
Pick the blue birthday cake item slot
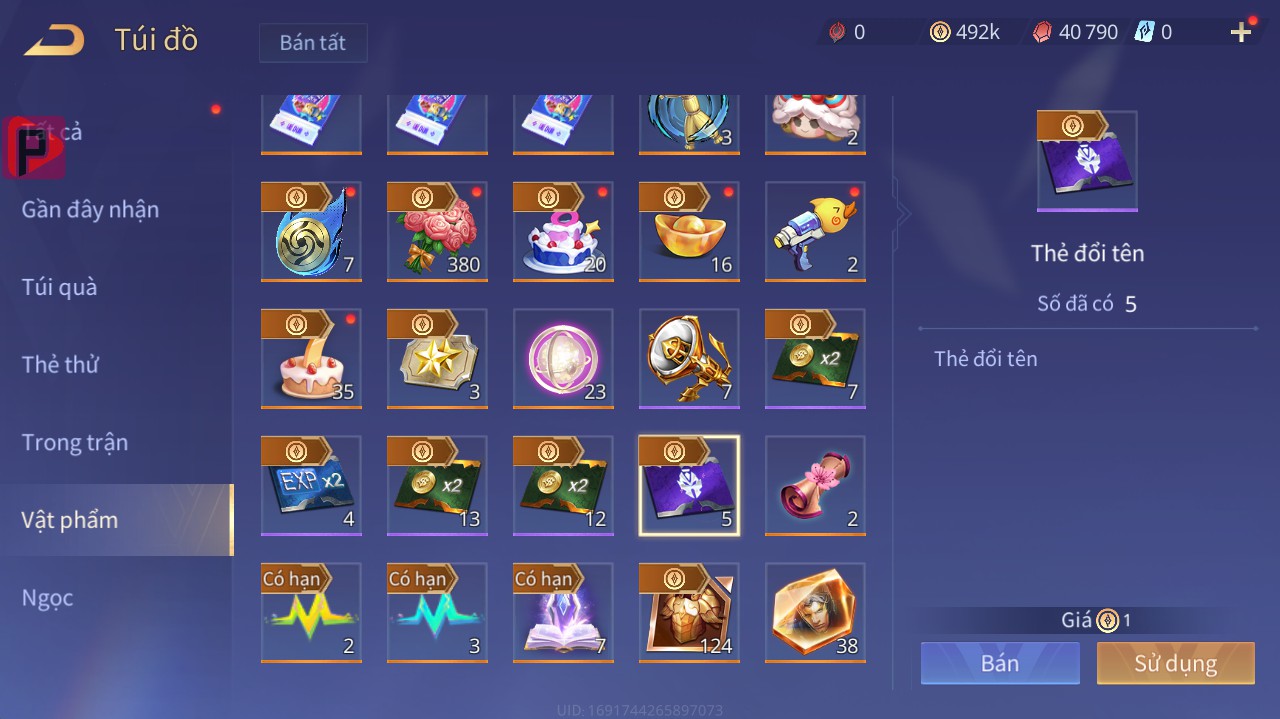[563, 232]
